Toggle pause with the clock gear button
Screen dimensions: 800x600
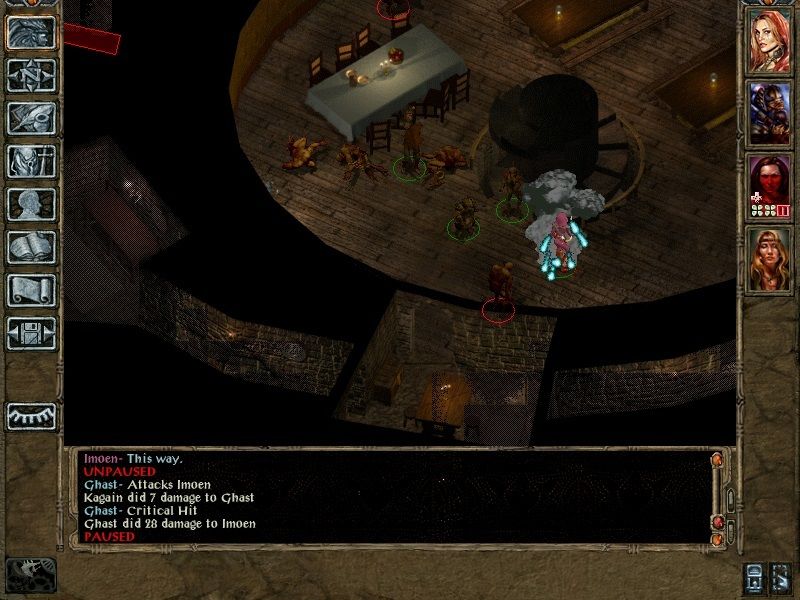coord(28,574)
